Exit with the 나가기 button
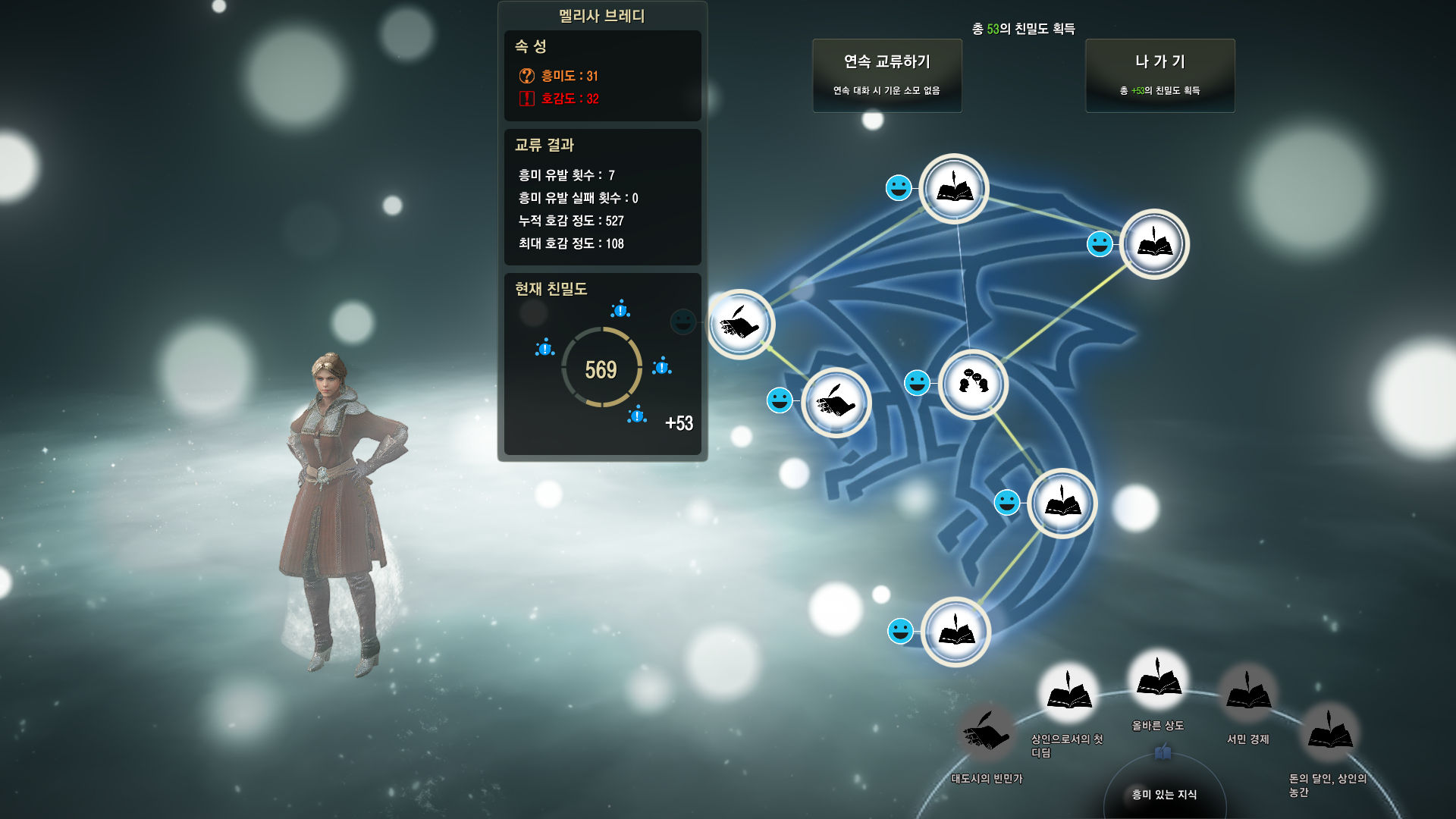 pyautogui.click(x=1159, y=75)
